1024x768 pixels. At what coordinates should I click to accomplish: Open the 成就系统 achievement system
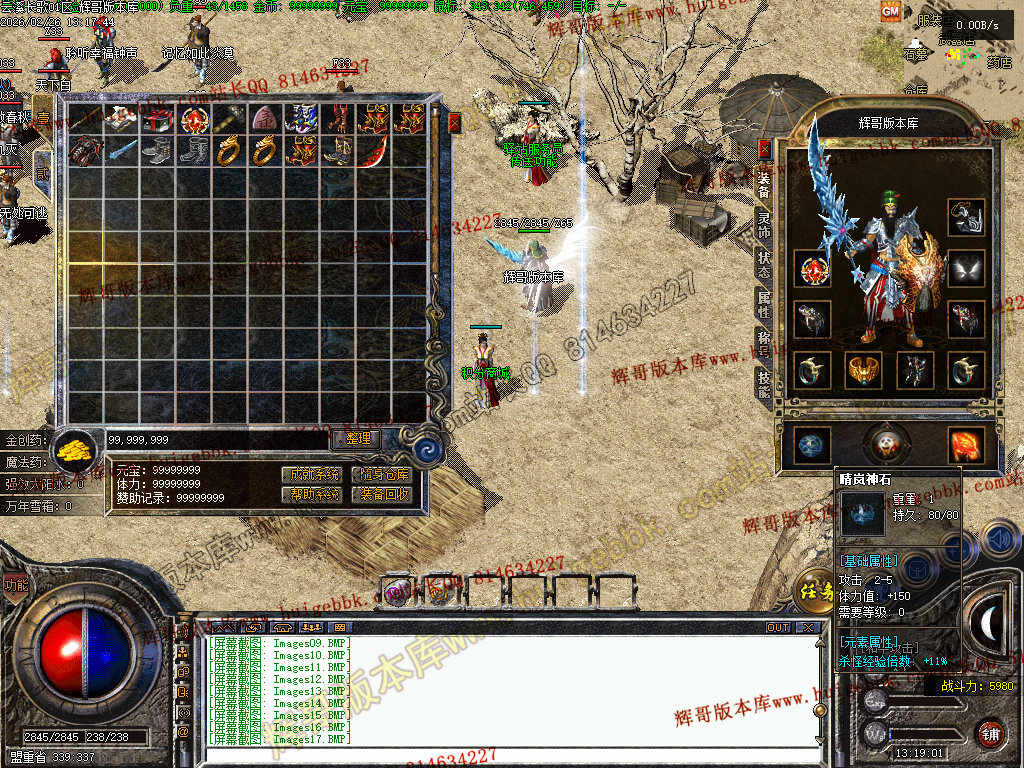click(x=311, y=474)
